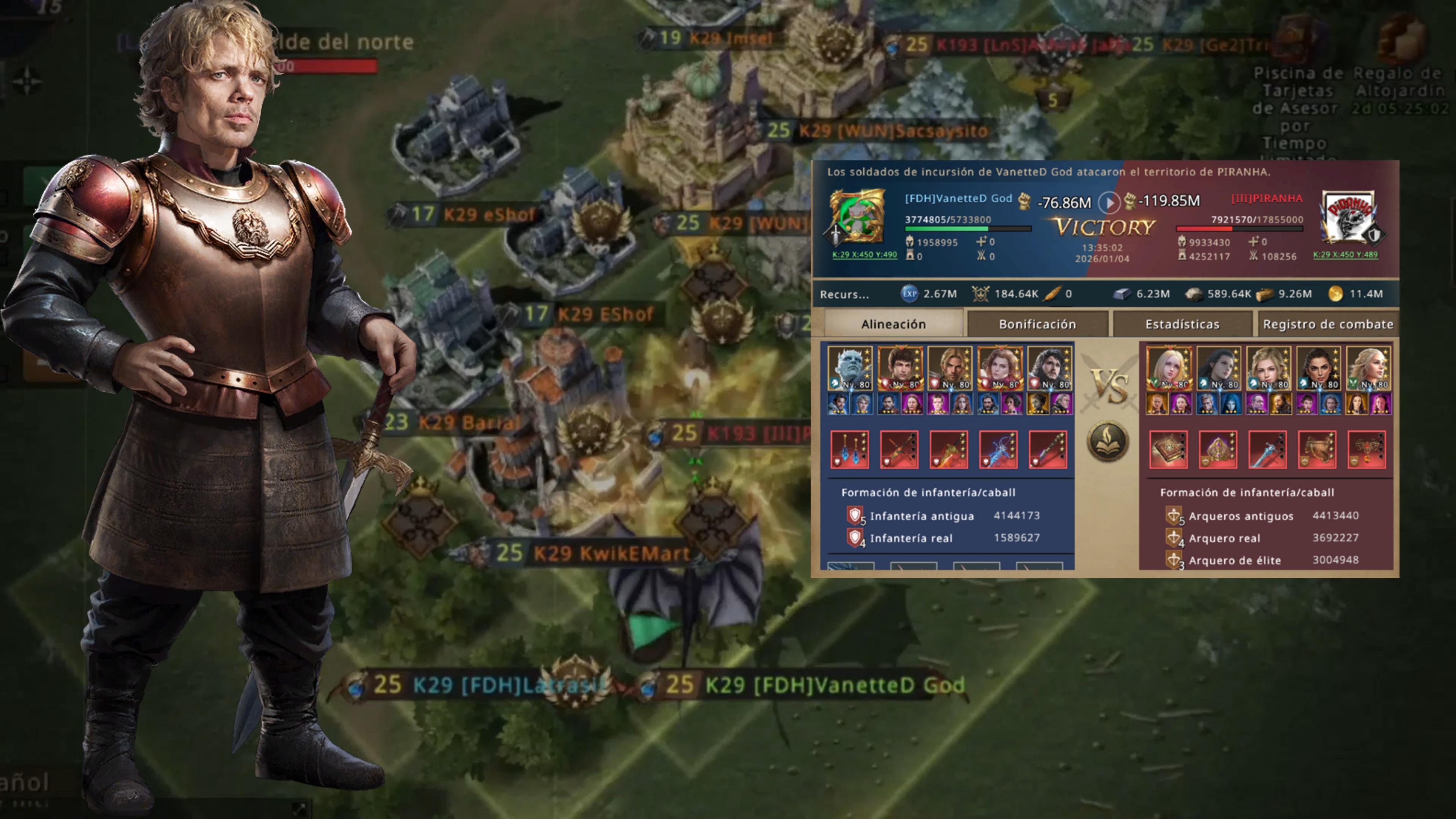Follow PIRANHA's coordinates link

1345,254
